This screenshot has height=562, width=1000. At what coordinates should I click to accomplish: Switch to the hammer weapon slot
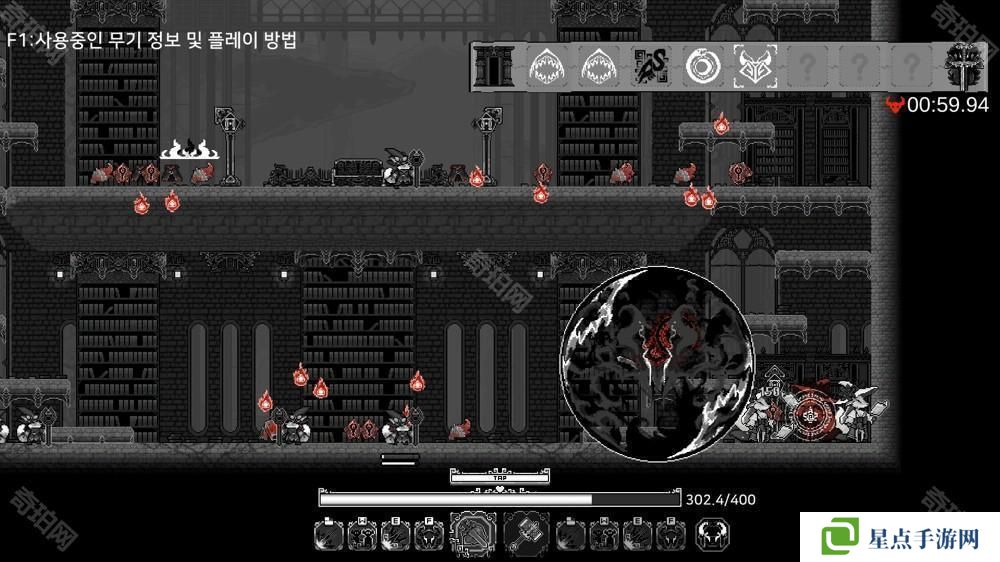[x=526, y=534]
